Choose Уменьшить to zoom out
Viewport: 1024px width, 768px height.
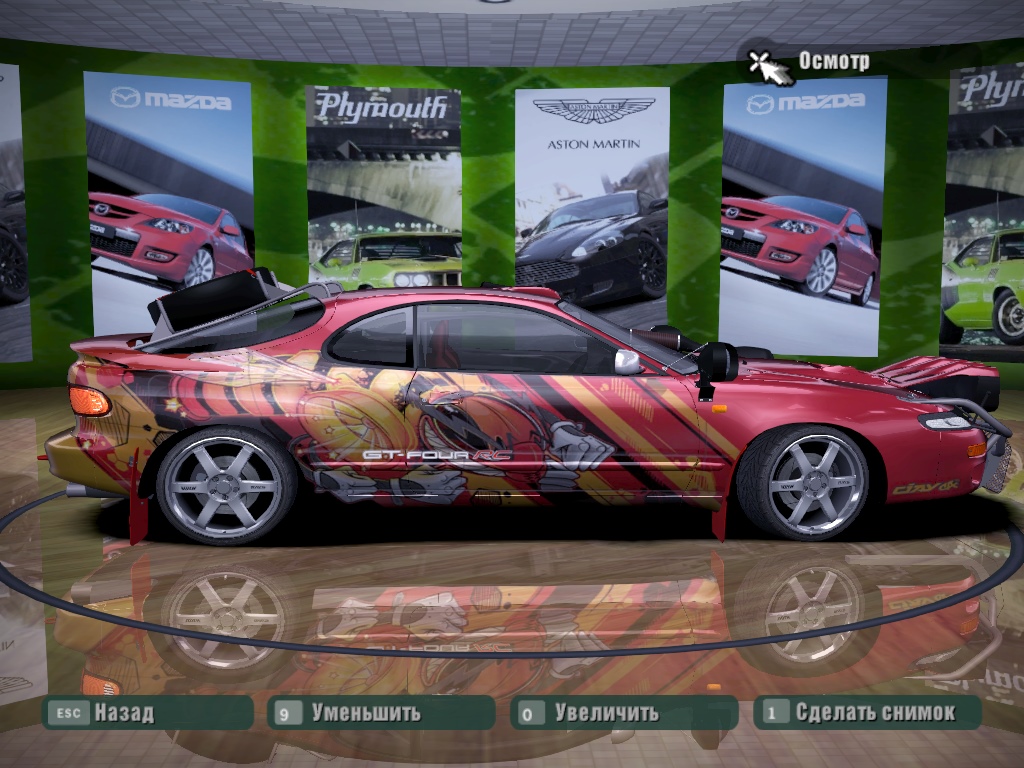pyautogui.click(x=381, y=713)
